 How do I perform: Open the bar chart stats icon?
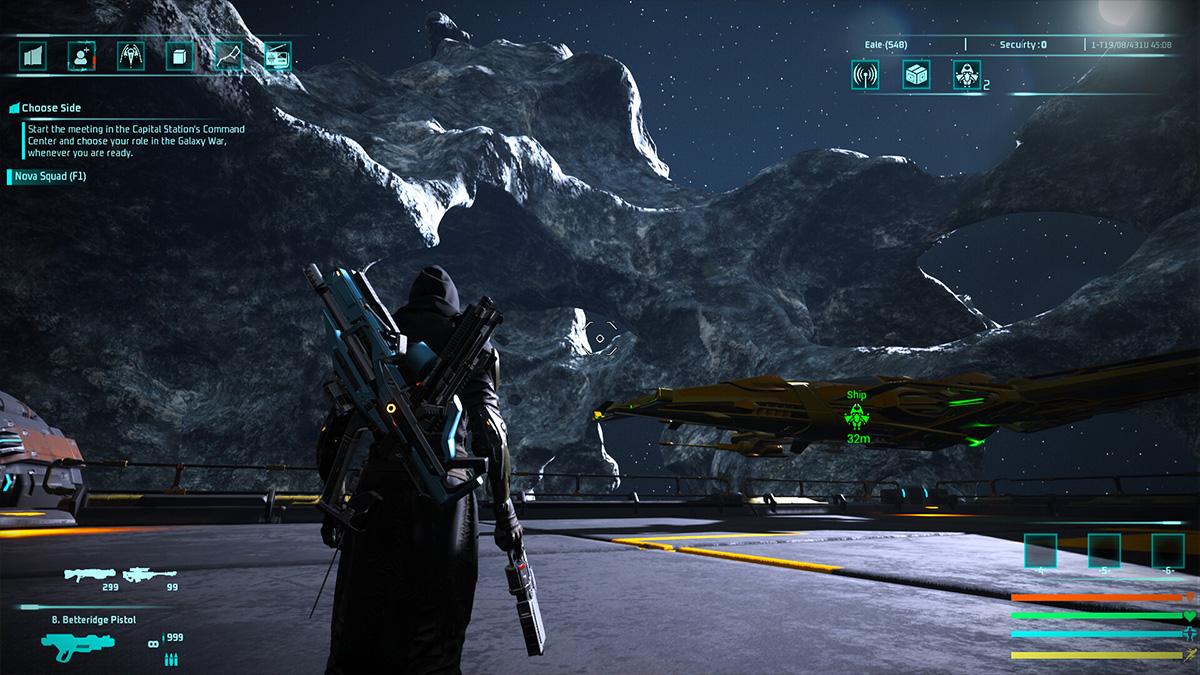click(x=32, y=56)
